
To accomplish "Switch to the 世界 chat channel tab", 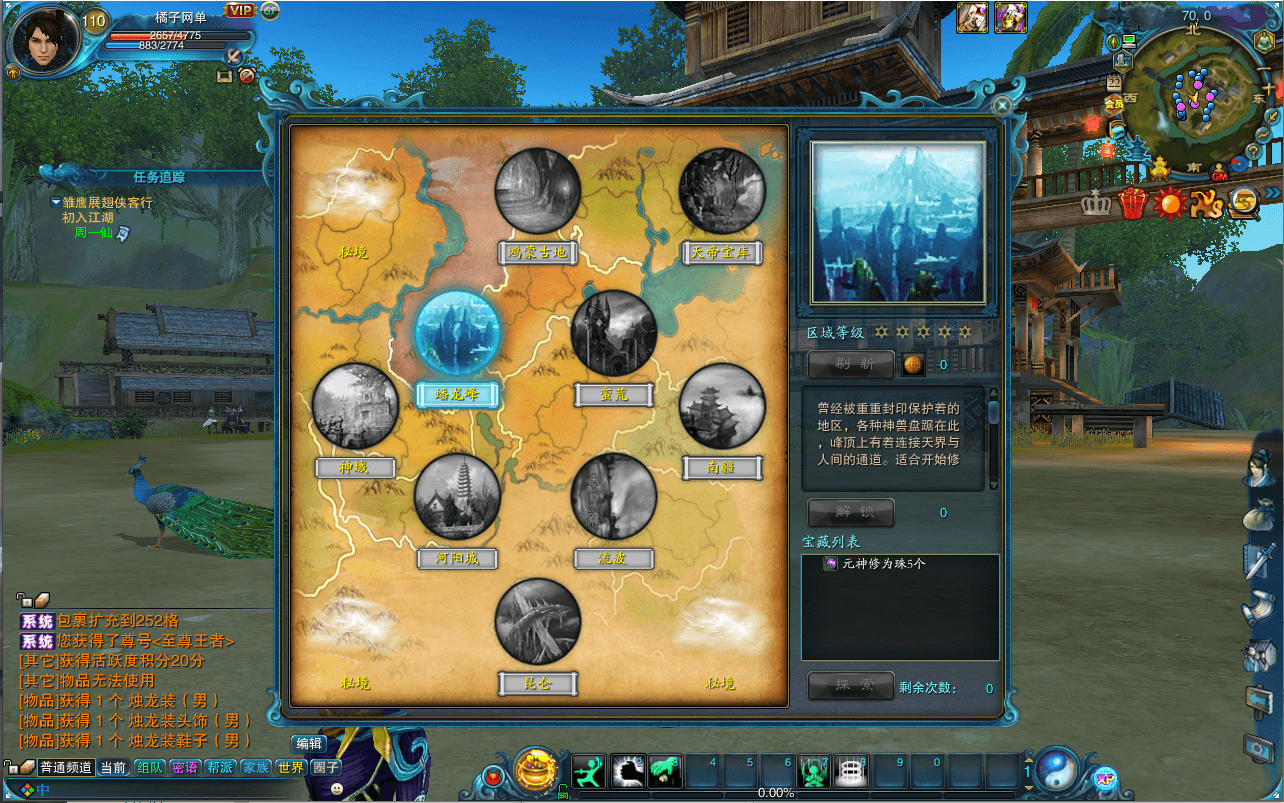I will point(291,768).
